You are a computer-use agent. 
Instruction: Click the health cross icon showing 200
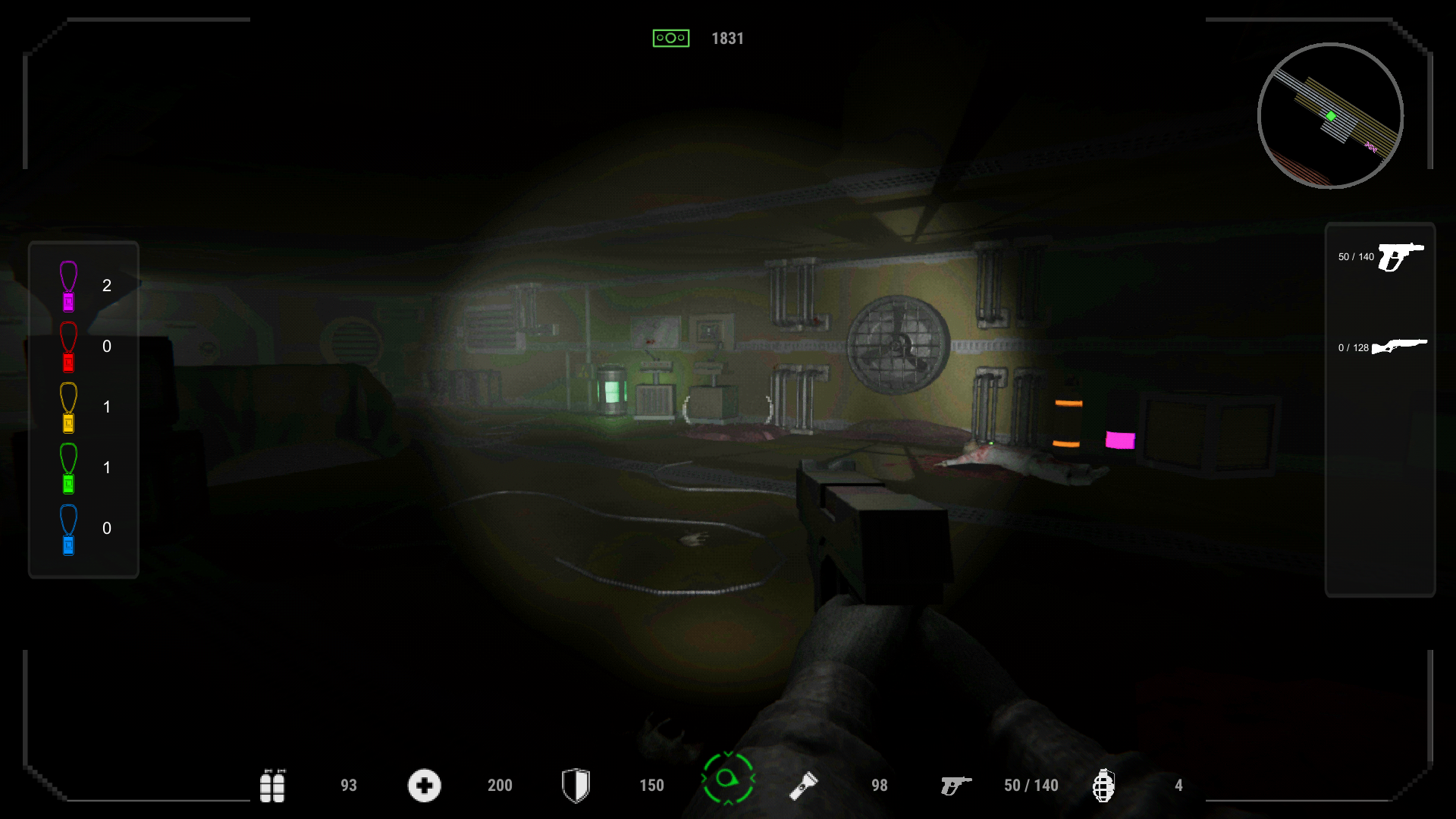(x=424, y=786)
